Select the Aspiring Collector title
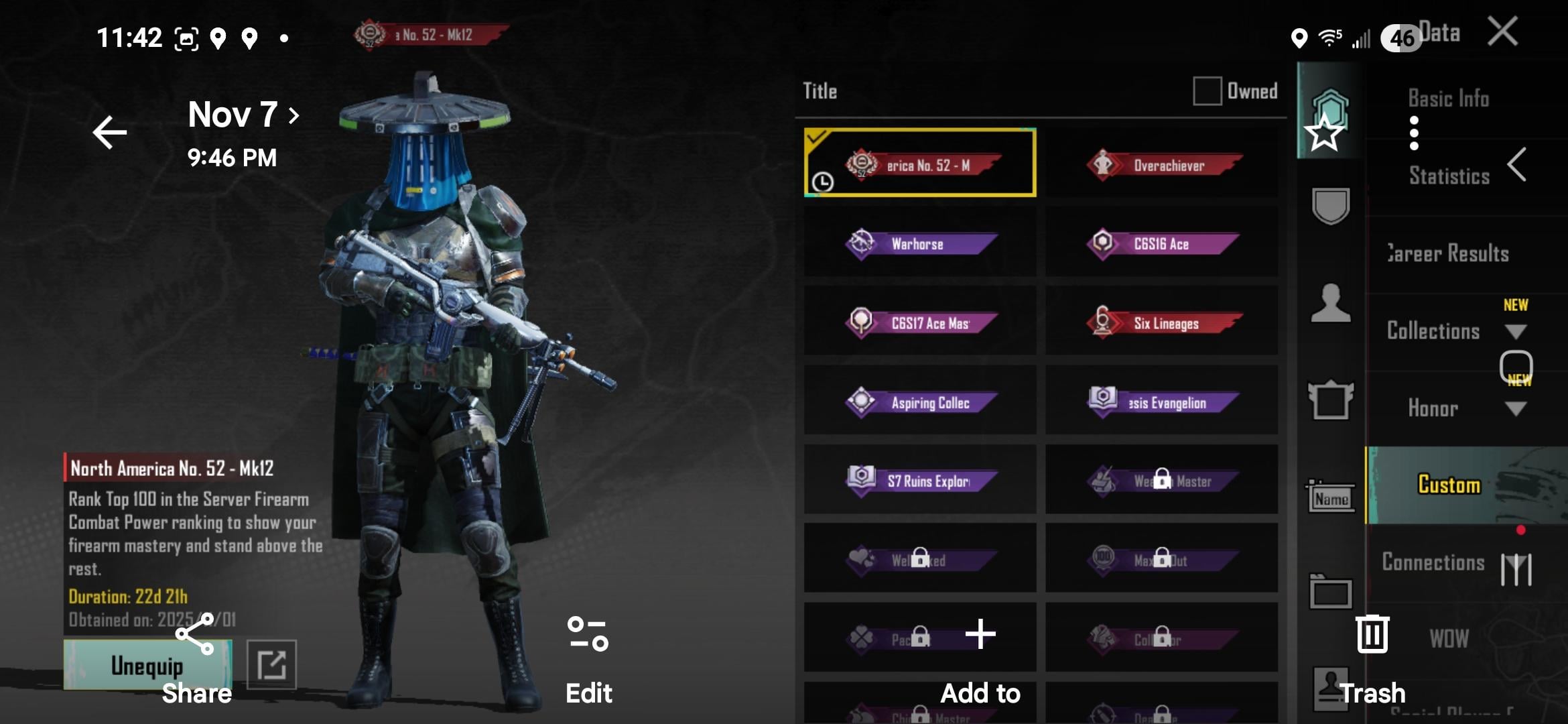The width and height of the screenshot is (1568, 724). 920,402
